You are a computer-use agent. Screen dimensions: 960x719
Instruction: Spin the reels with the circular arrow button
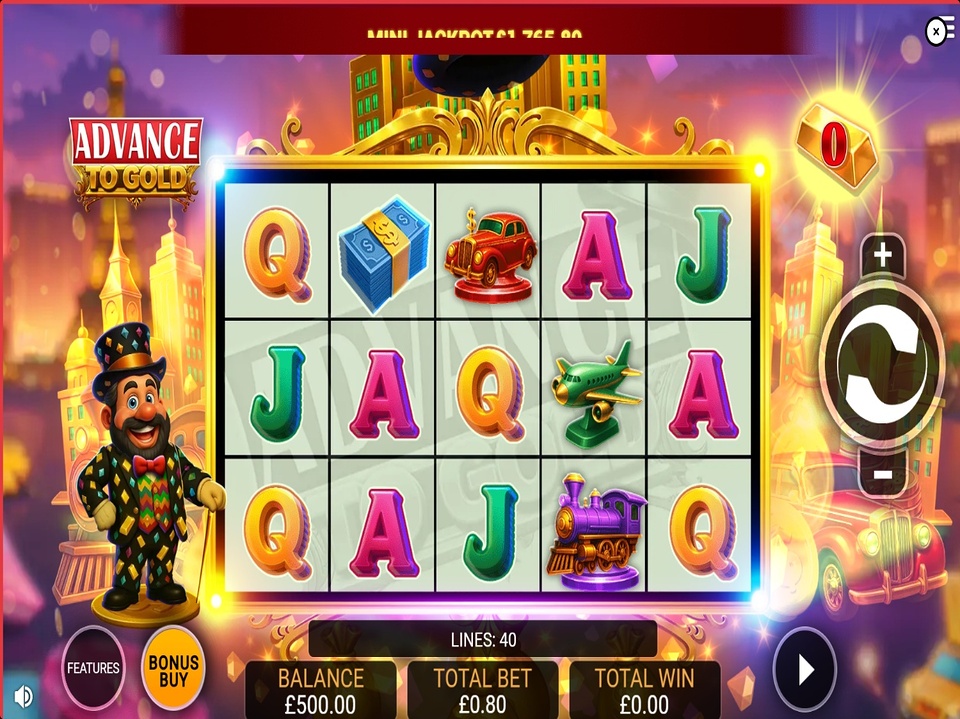coord(881,367)
